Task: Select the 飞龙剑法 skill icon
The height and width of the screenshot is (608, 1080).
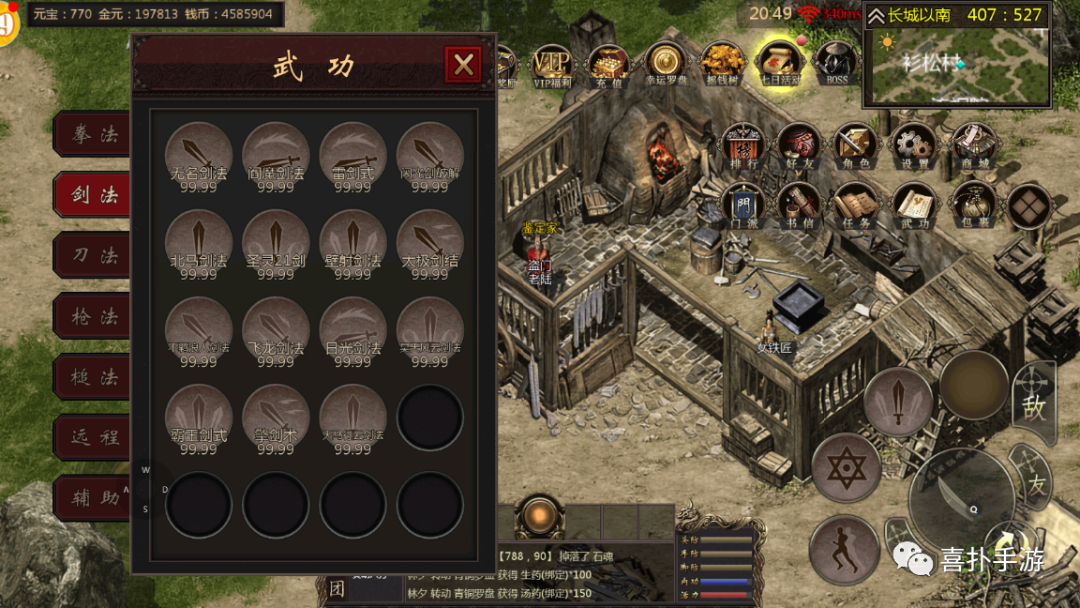Action: point(275,330)
